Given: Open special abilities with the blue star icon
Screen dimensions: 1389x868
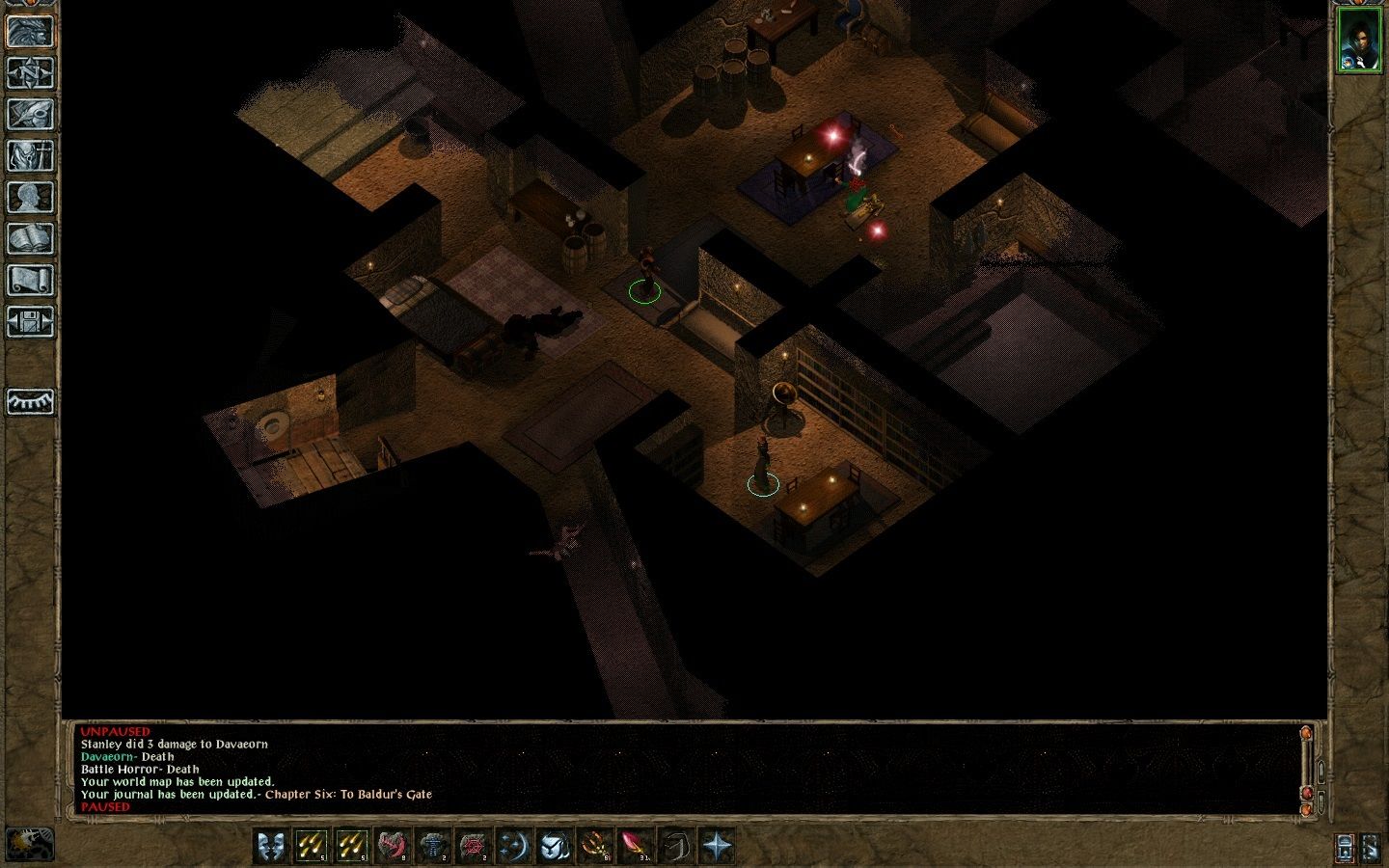Looking at the screenshot, I should 717,846.
